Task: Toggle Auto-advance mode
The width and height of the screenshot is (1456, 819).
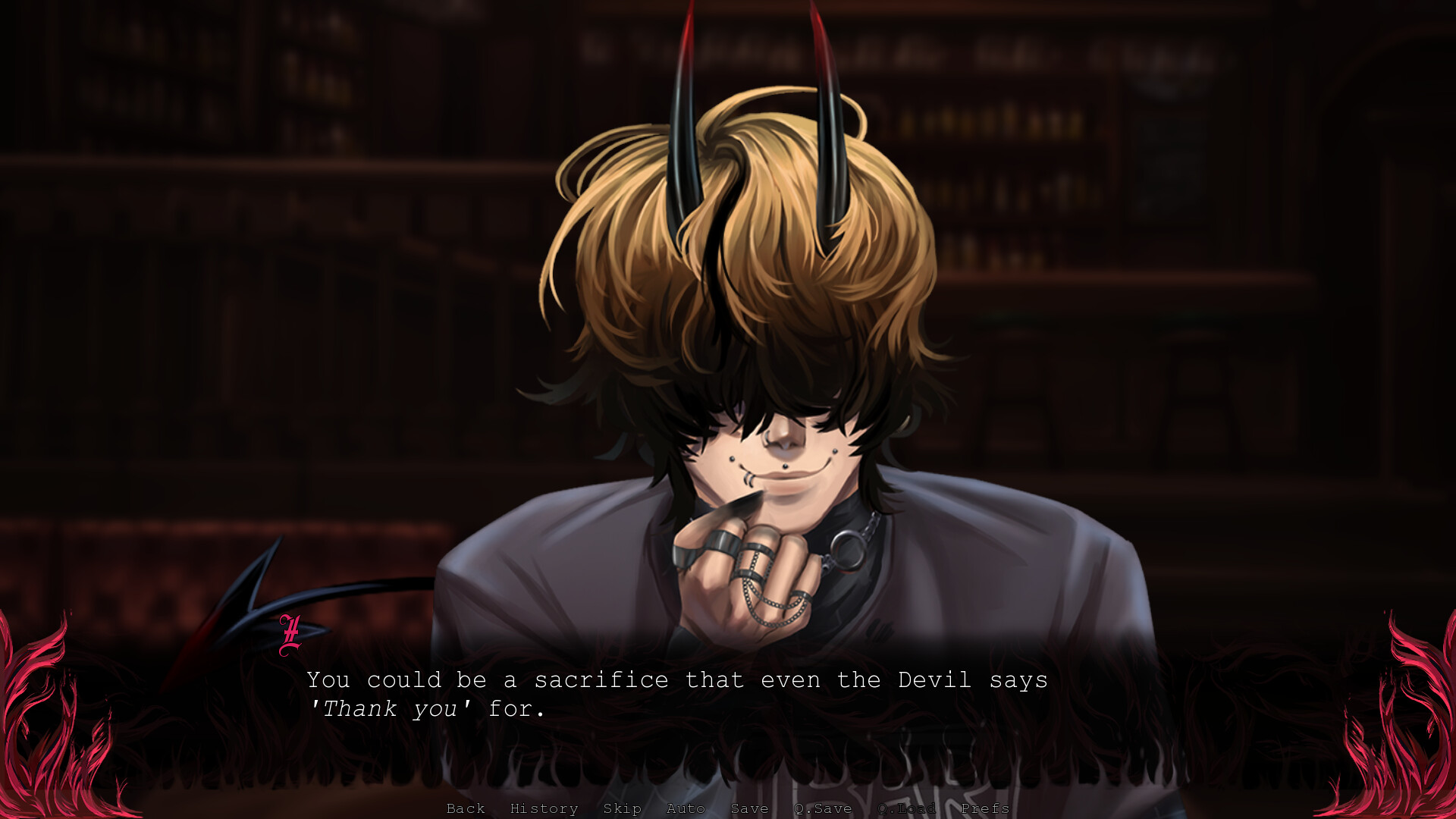Action: (686, 808)
